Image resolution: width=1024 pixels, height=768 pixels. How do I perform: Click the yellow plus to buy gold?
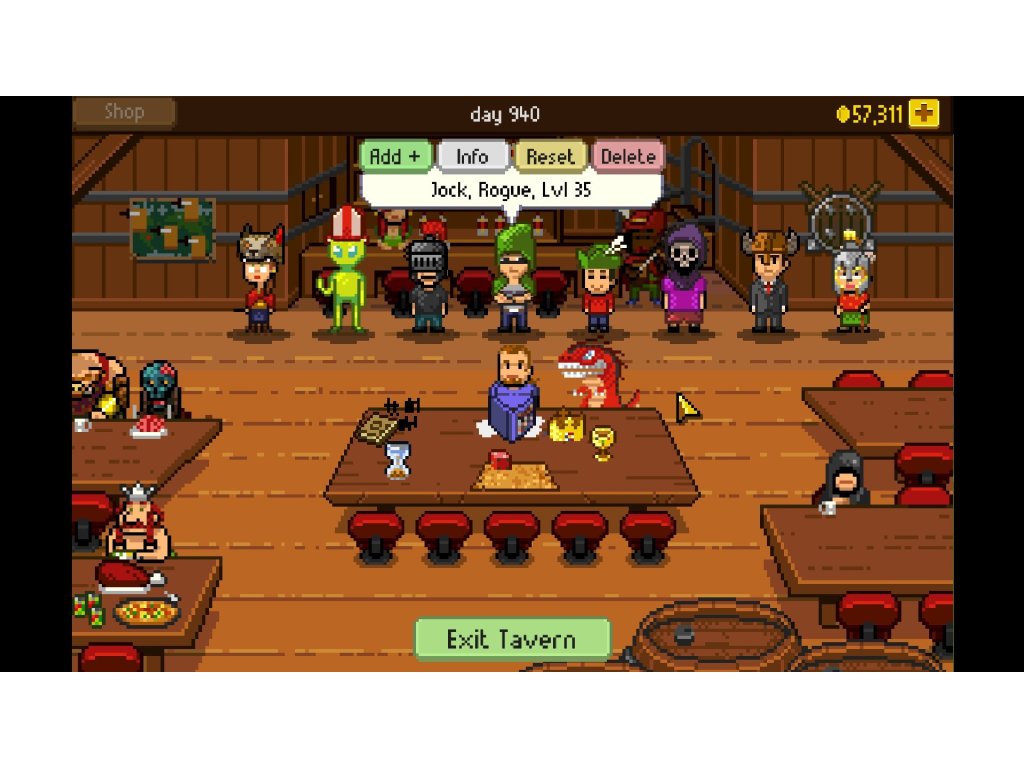pyautogui.click(x=924, y=114)
